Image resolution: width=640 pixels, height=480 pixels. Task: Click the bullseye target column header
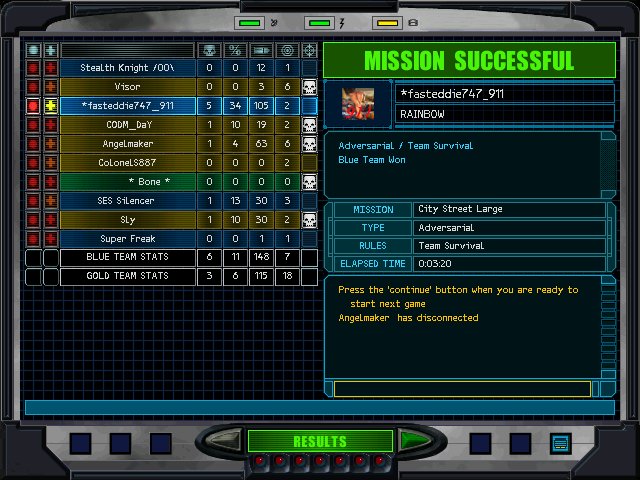pos(287,50)
